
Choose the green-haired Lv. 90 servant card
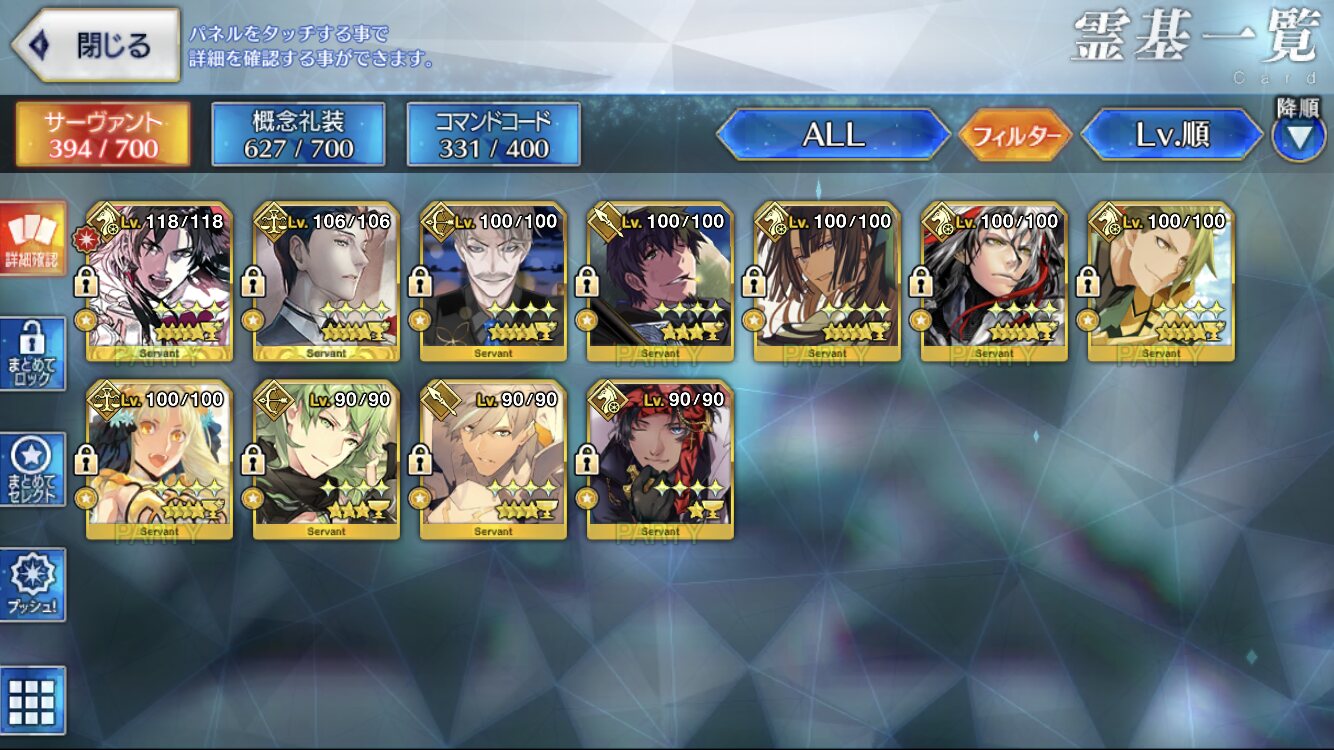pyautogui.click(x=327, y=459)
